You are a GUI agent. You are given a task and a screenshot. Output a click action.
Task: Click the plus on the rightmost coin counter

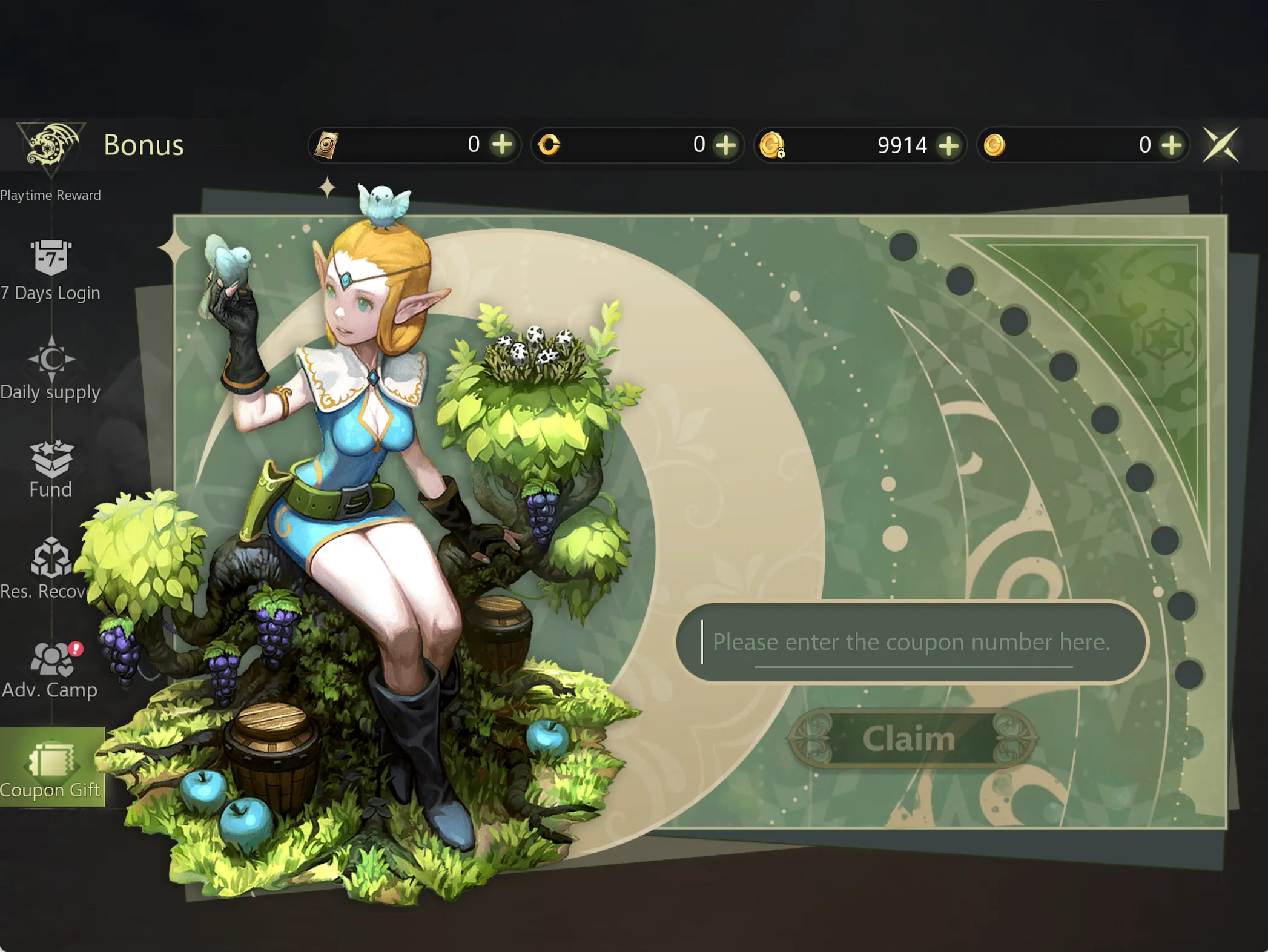click(1173, 145)
